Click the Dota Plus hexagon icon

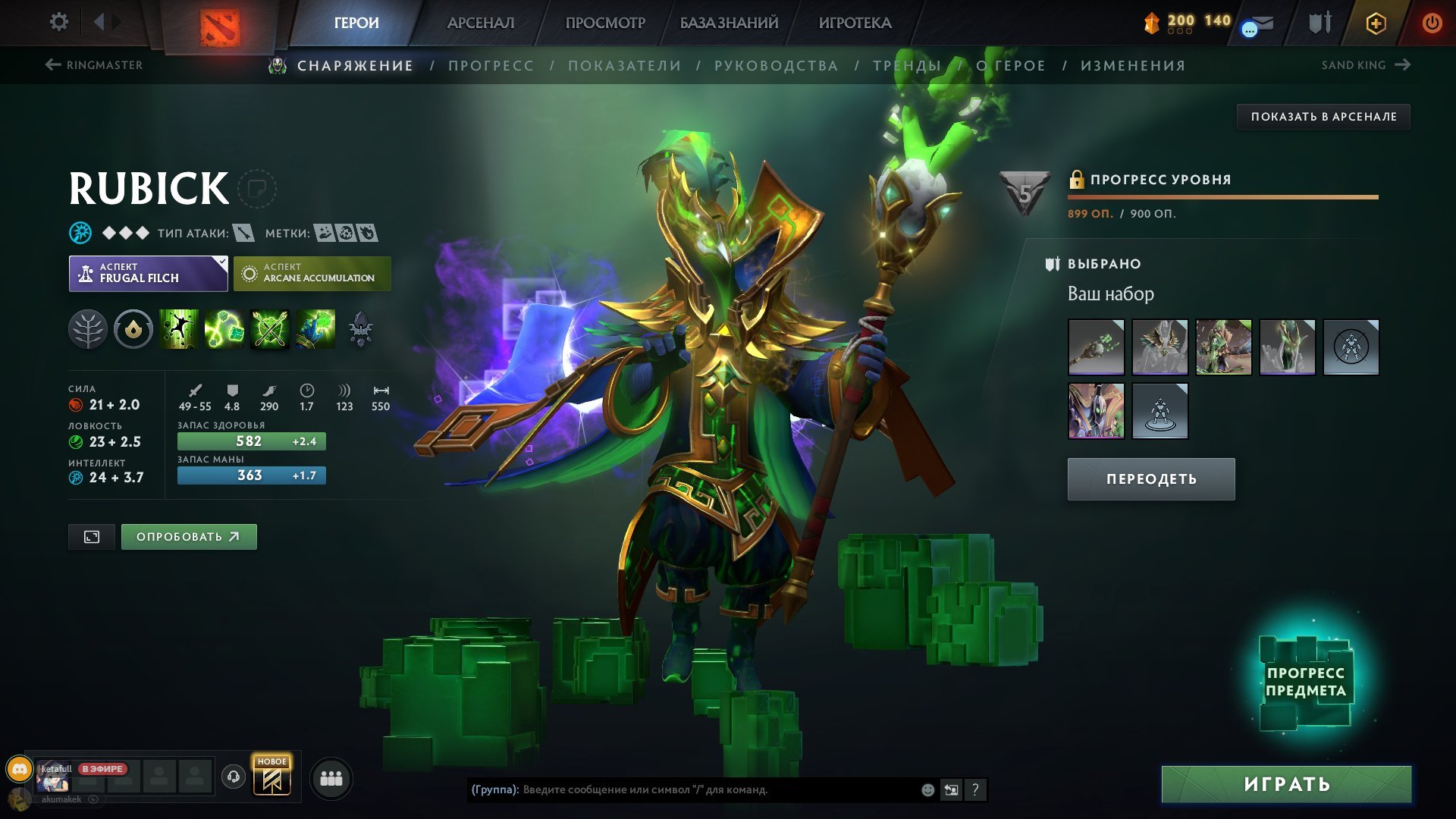click(1377, 23)
